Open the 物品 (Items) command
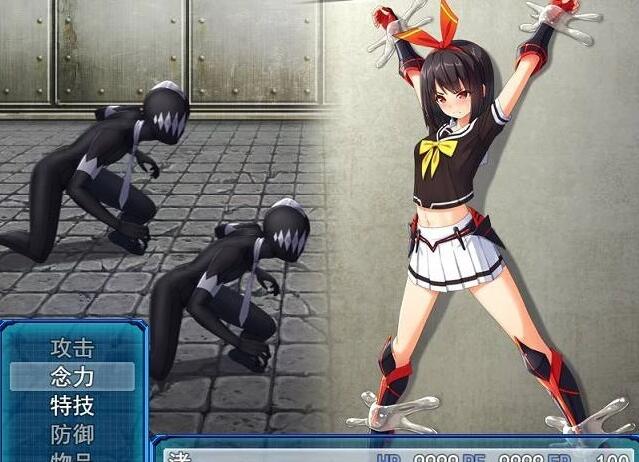 coord(72,457)
